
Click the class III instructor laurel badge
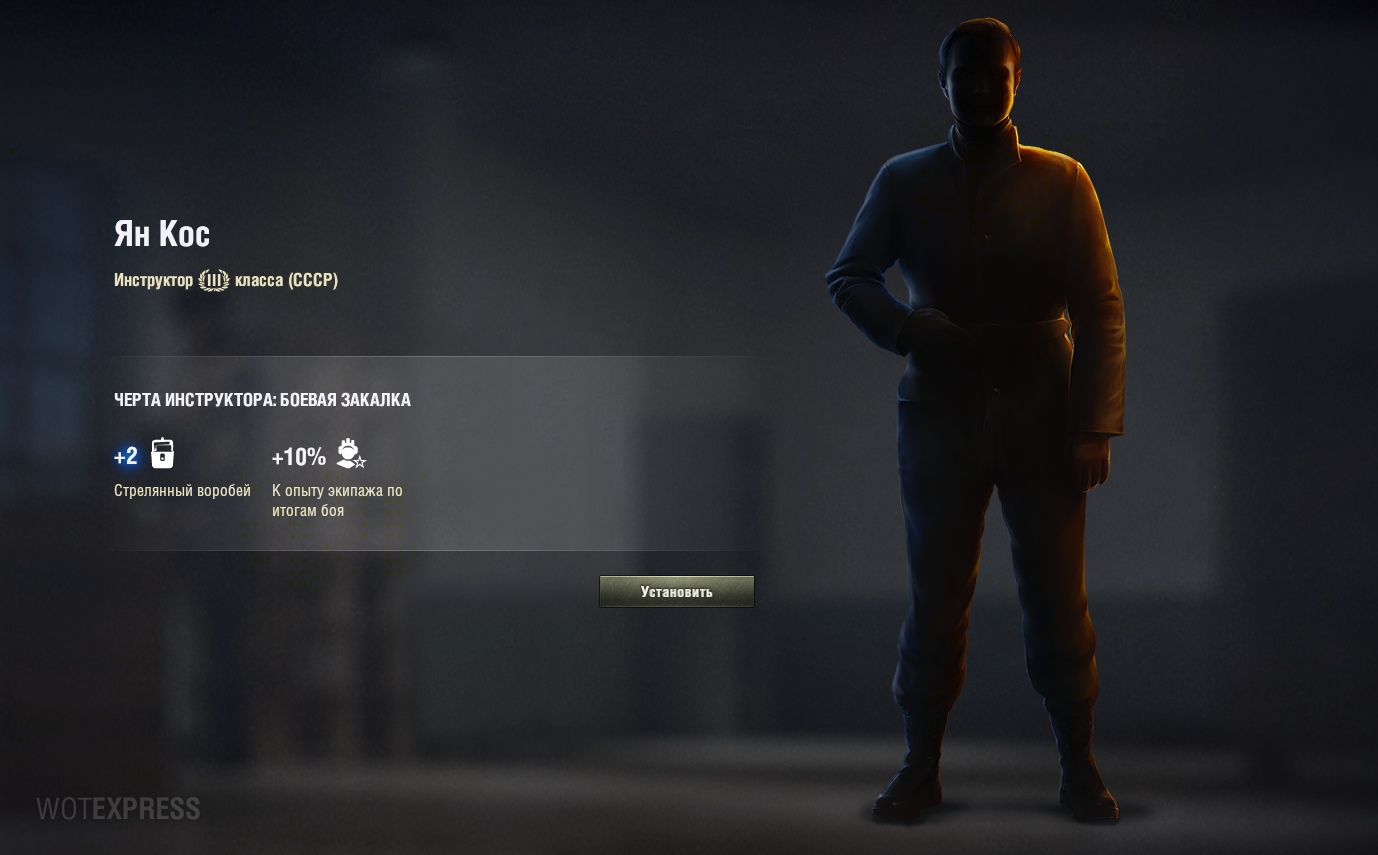pos(214,280)
